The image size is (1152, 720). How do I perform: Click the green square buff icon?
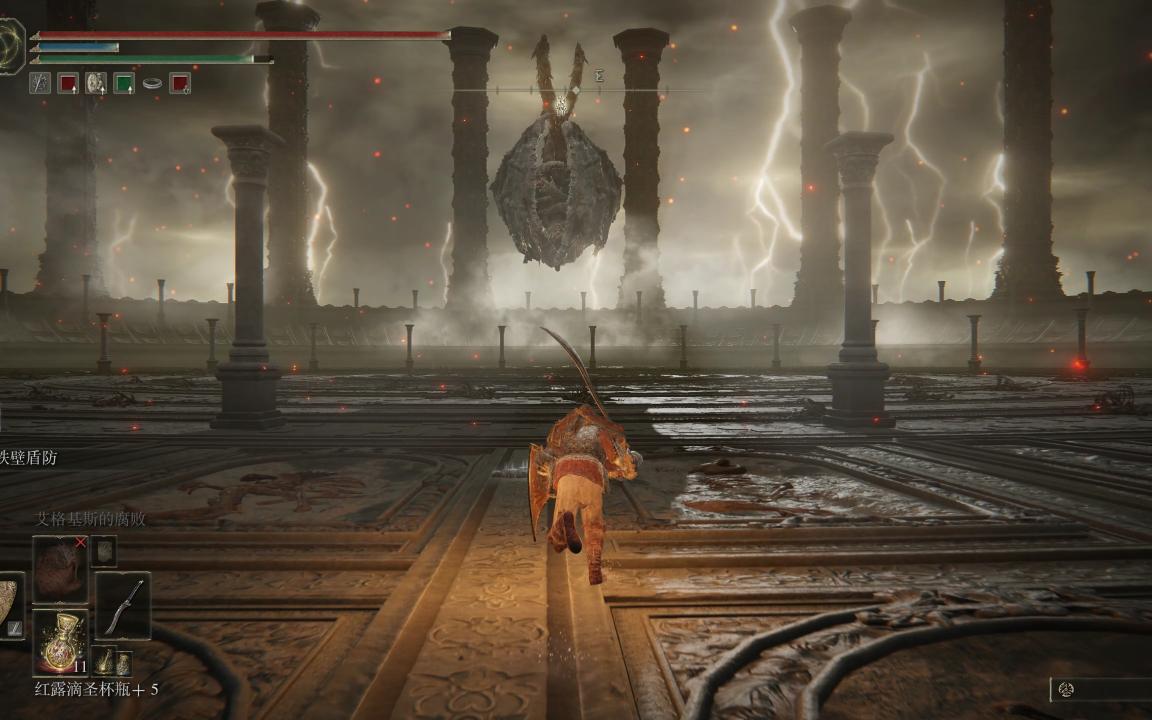click(124, 83)
